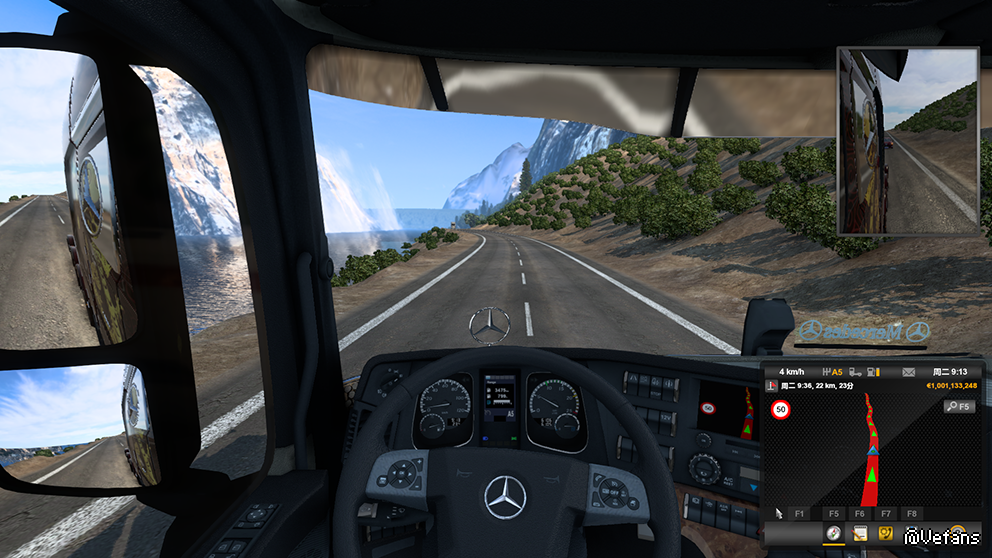Viewport: 992px width, 558px height.
Task: Open the notepad job info tab
Action: pos(858,535)
